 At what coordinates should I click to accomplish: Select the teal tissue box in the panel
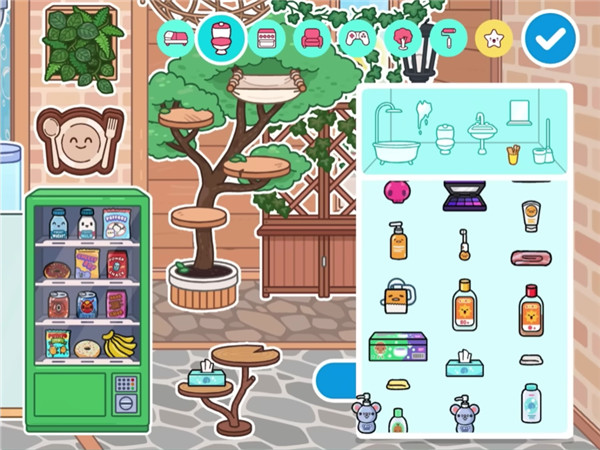[x=465, y=363]
